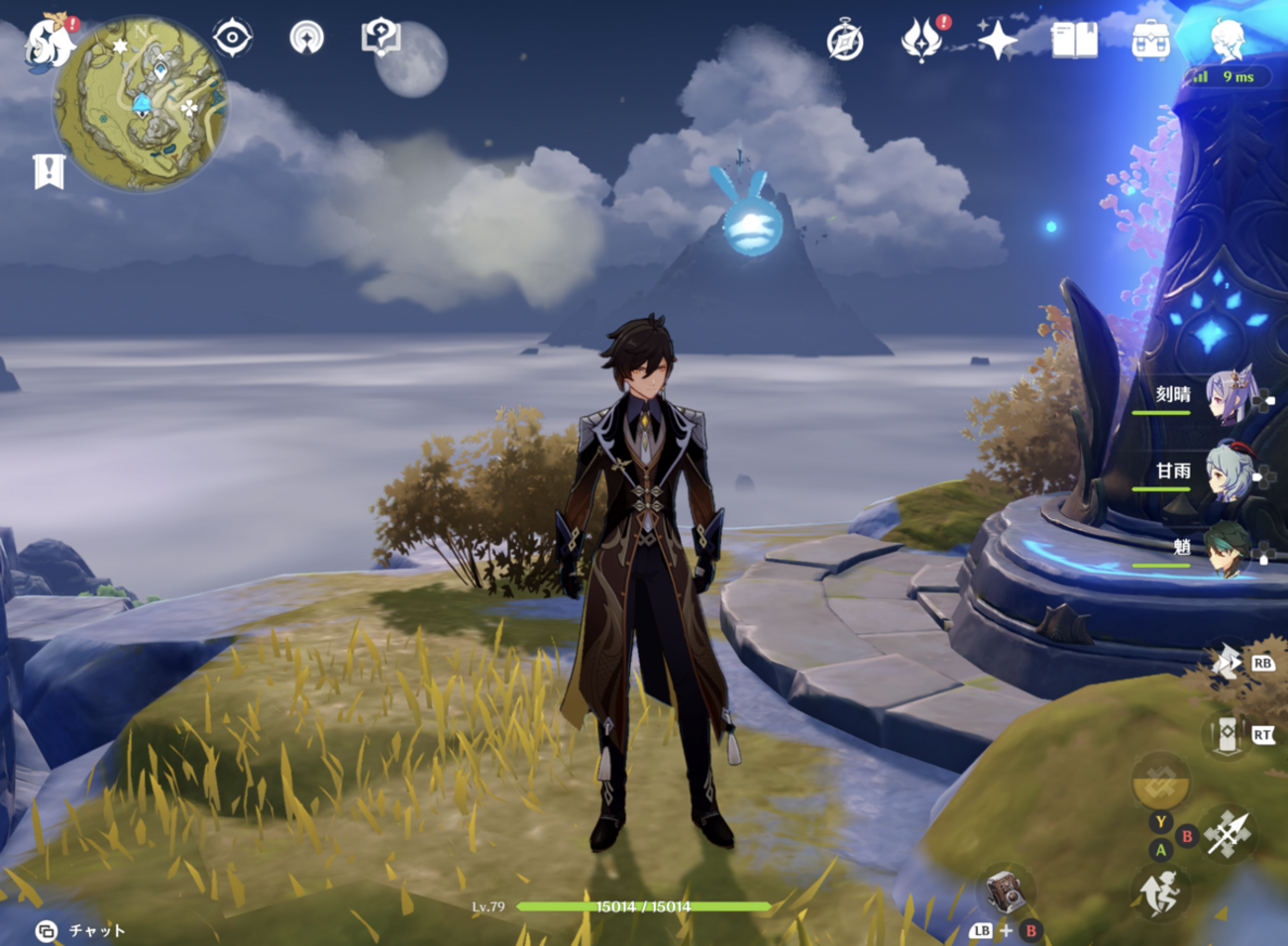
Task: Open the question mark tutorial book
Action: point(380,39)
